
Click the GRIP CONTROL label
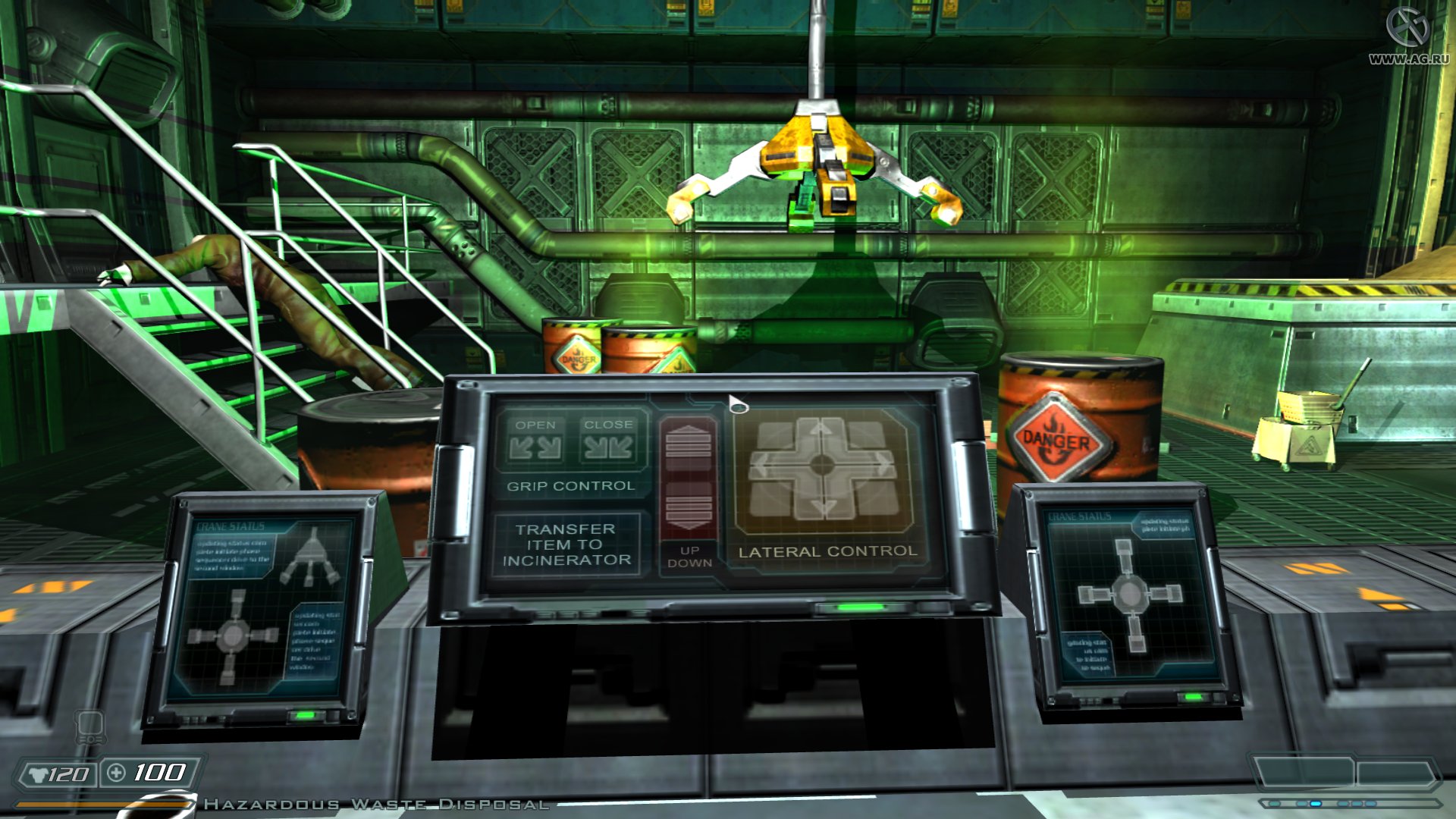coord(572,486)
